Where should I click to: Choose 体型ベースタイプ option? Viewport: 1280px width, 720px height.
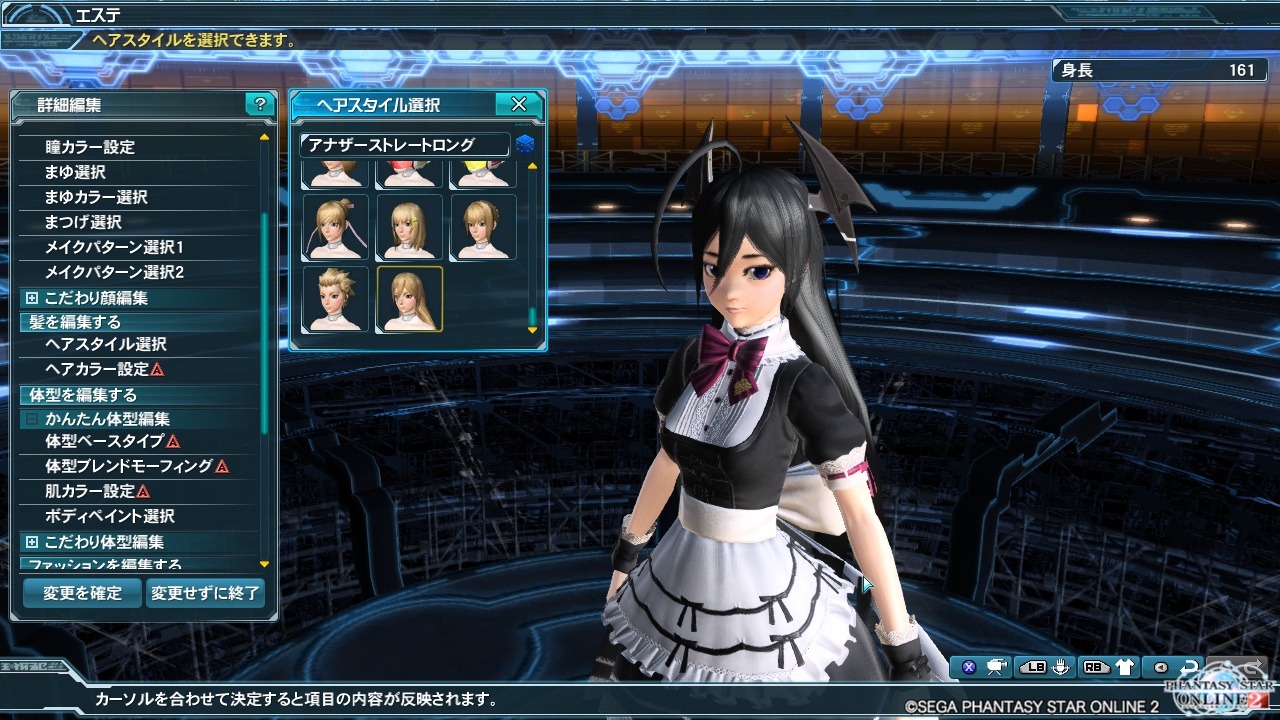click(104, 441)
